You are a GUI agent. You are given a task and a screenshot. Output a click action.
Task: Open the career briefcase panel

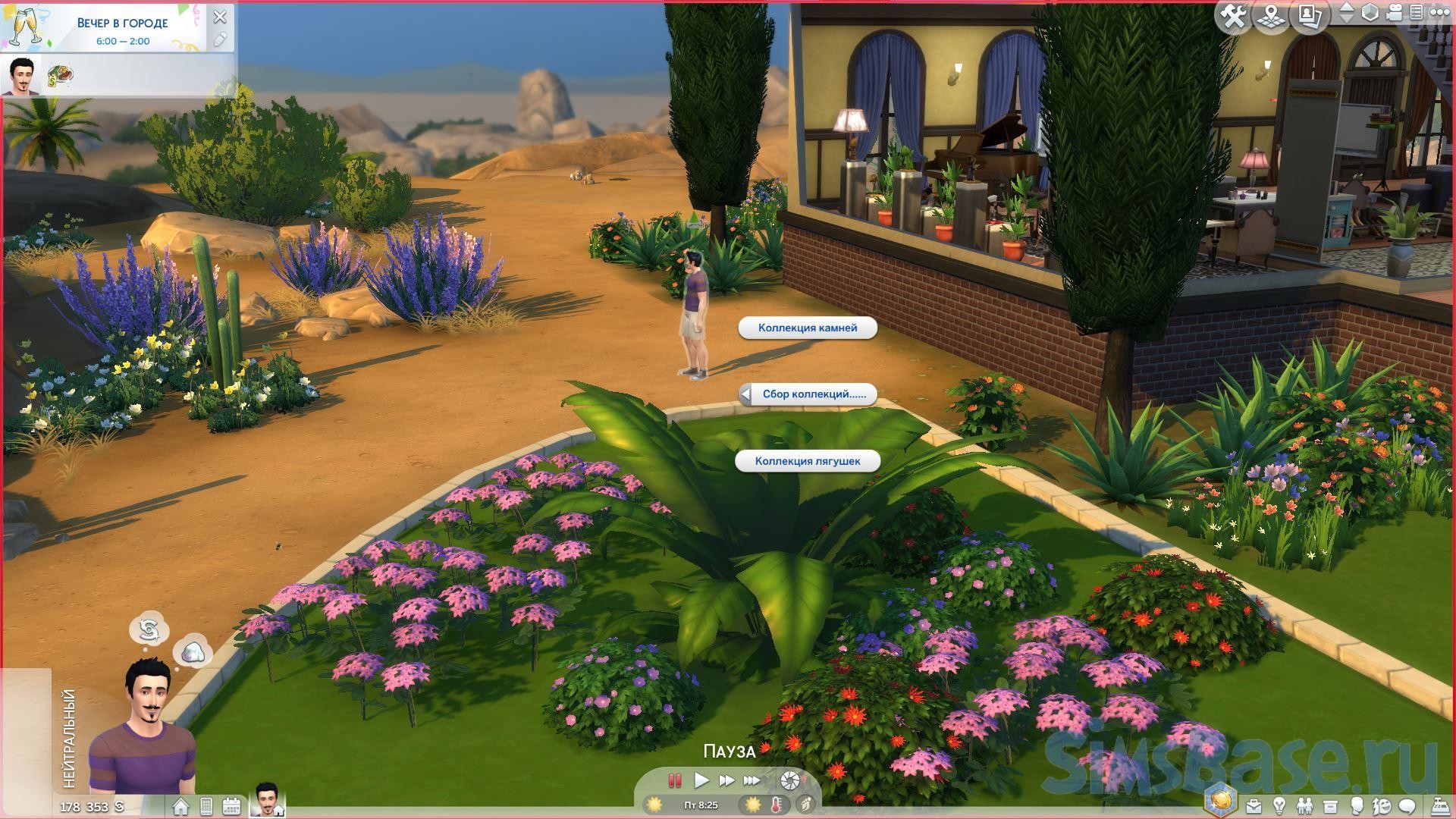(x=1254, y=806)
